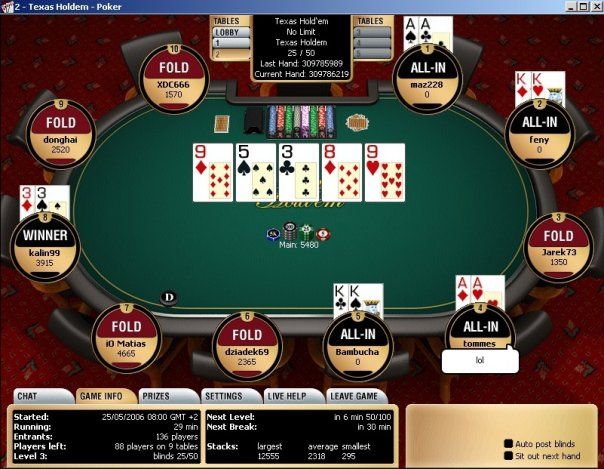Select player Jarek73's seat
The width and height of the screenshot is (604, 469).
559,246
